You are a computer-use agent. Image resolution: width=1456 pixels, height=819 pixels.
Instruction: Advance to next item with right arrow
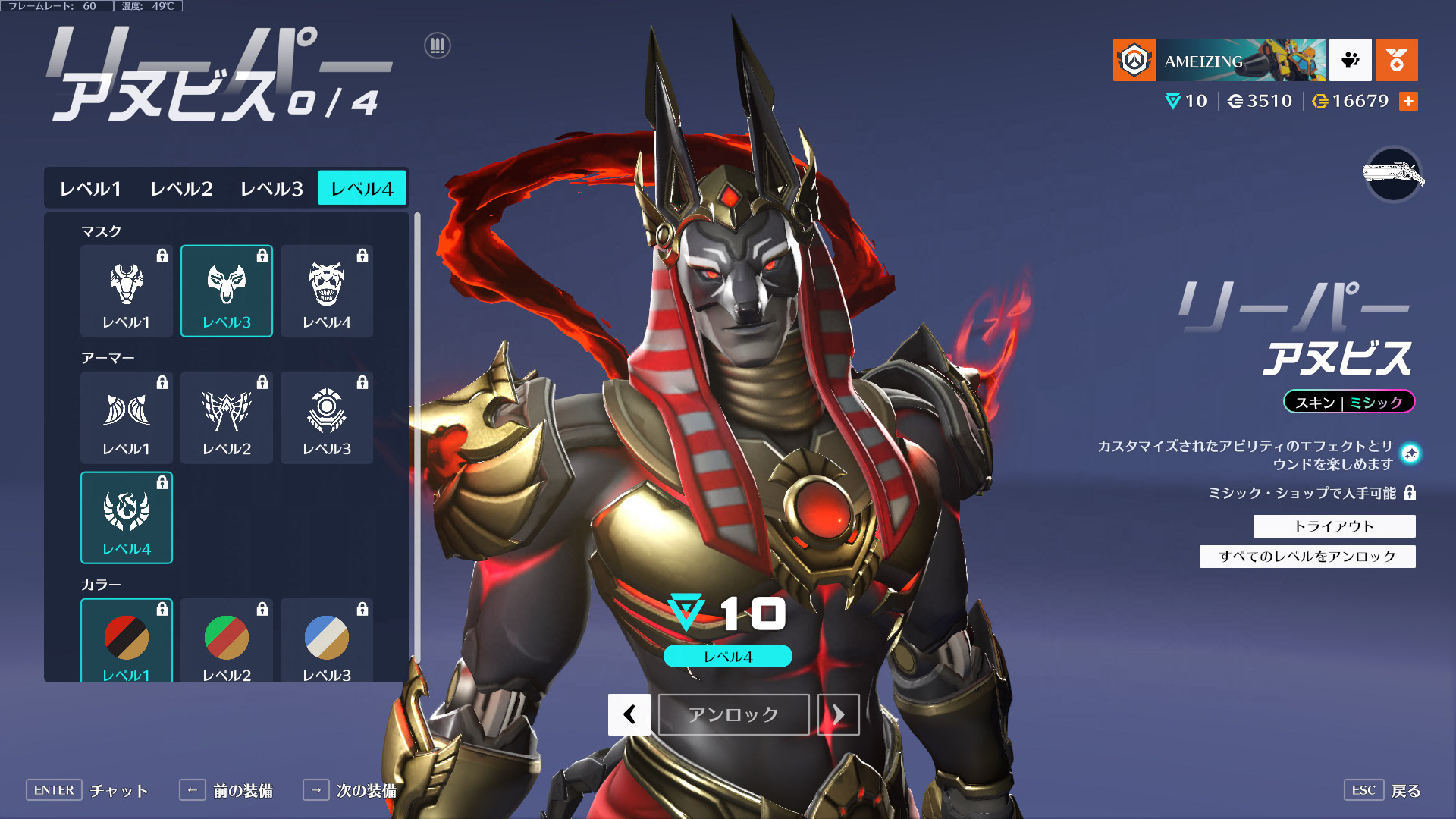(x=838, y=714)
